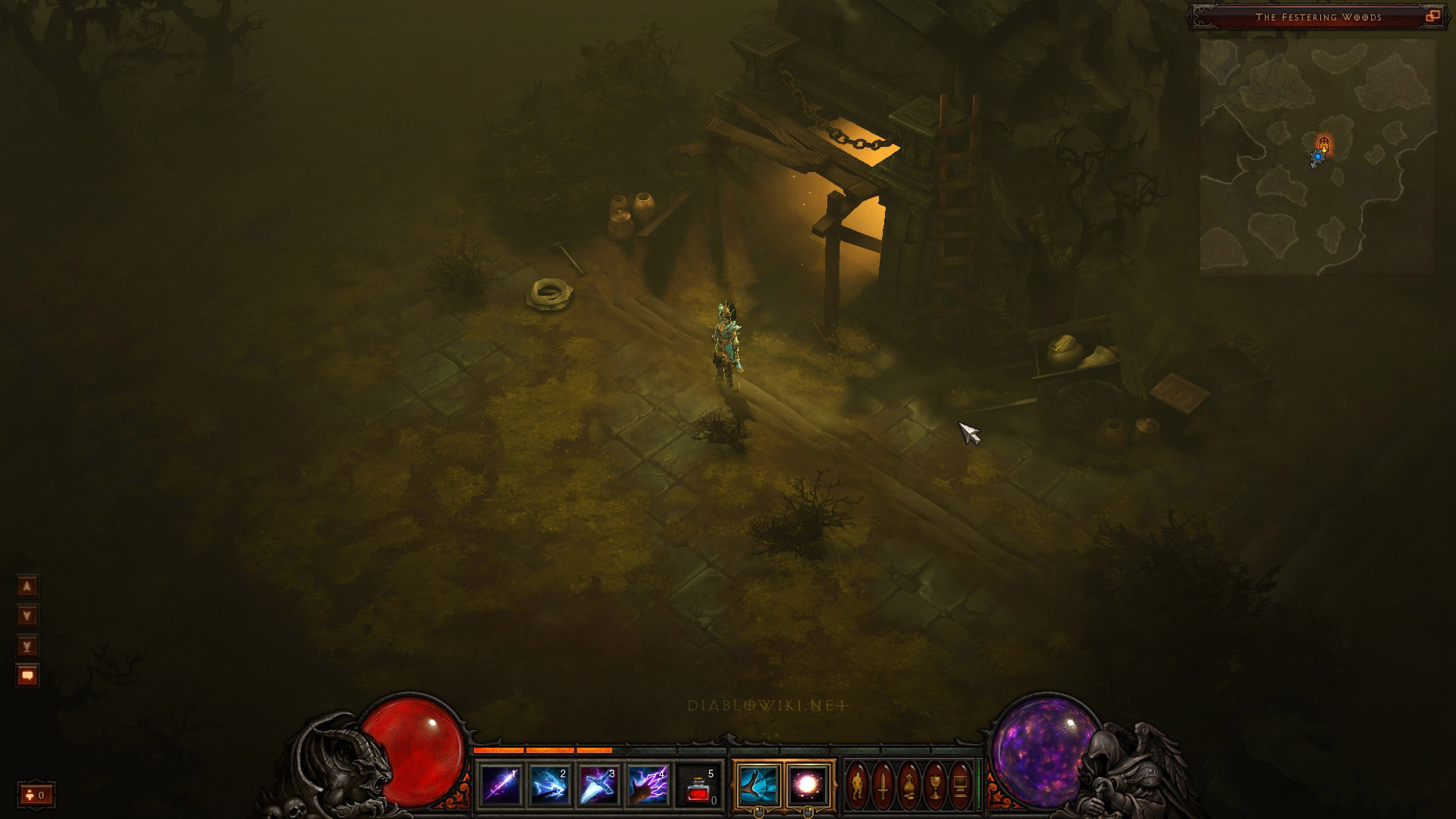The image size is (1456, 819).
Task: Open the chalice icon menu button
Action: pos(934,786)
